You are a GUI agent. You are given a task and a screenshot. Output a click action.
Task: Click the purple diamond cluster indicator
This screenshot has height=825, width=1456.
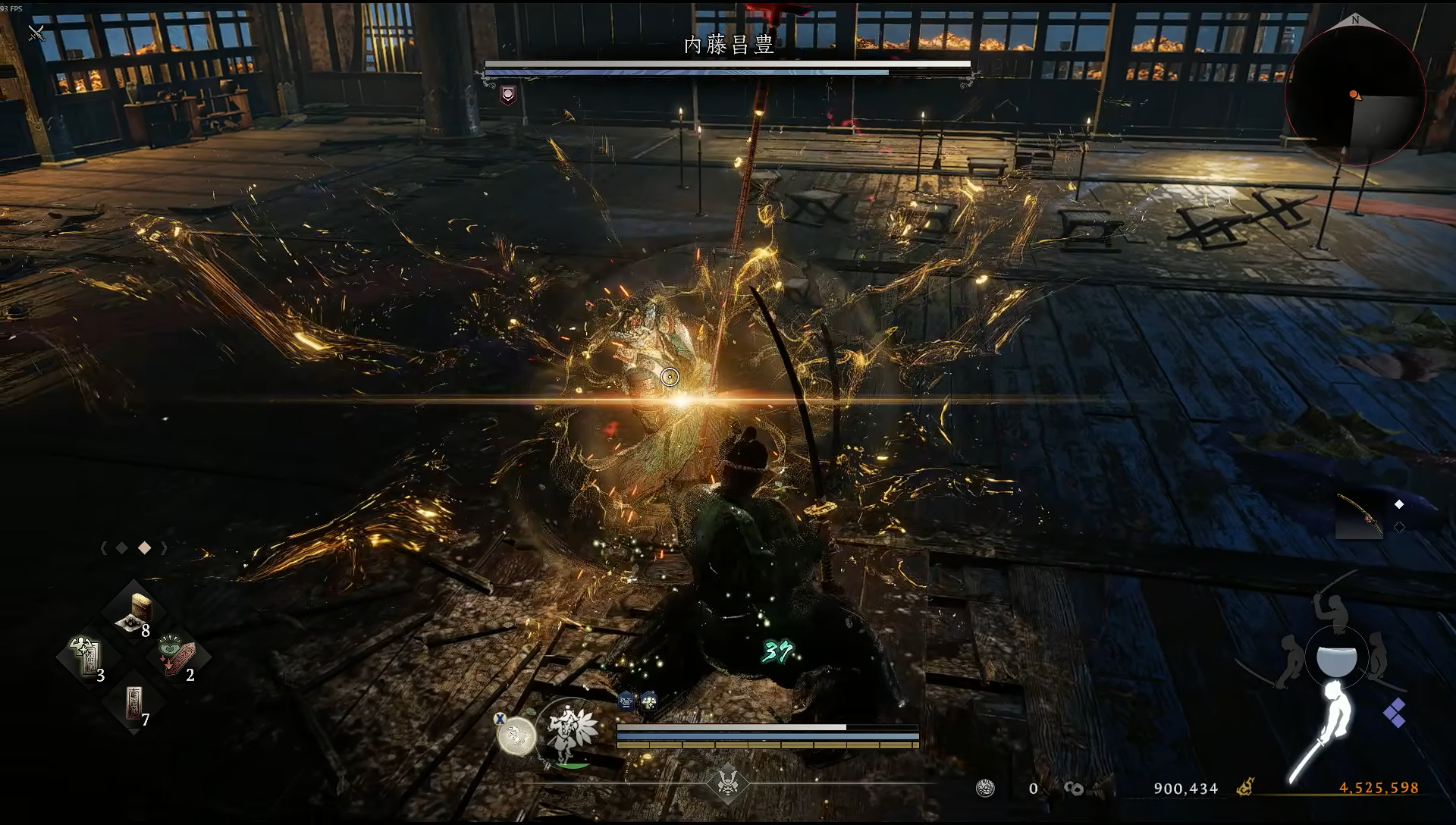[1394, 713]
